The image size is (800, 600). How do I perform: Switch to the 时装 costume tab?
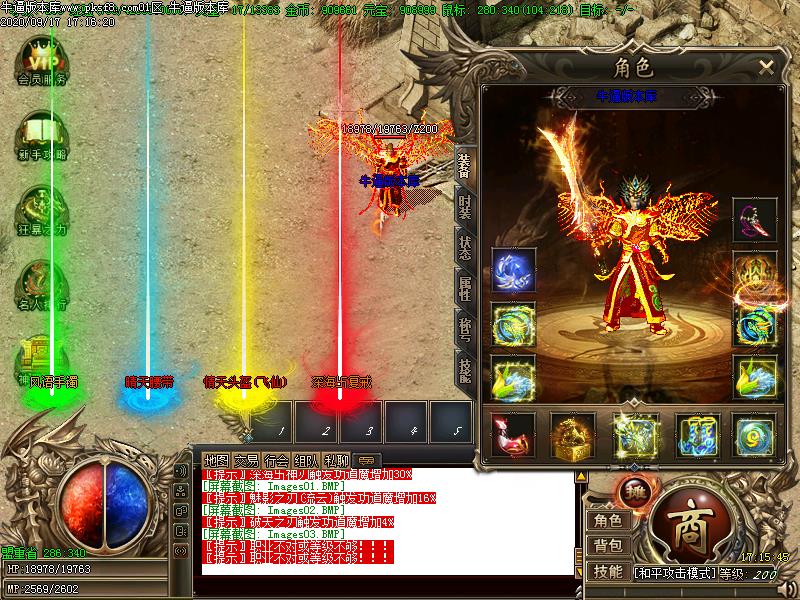tap(465, 208)
